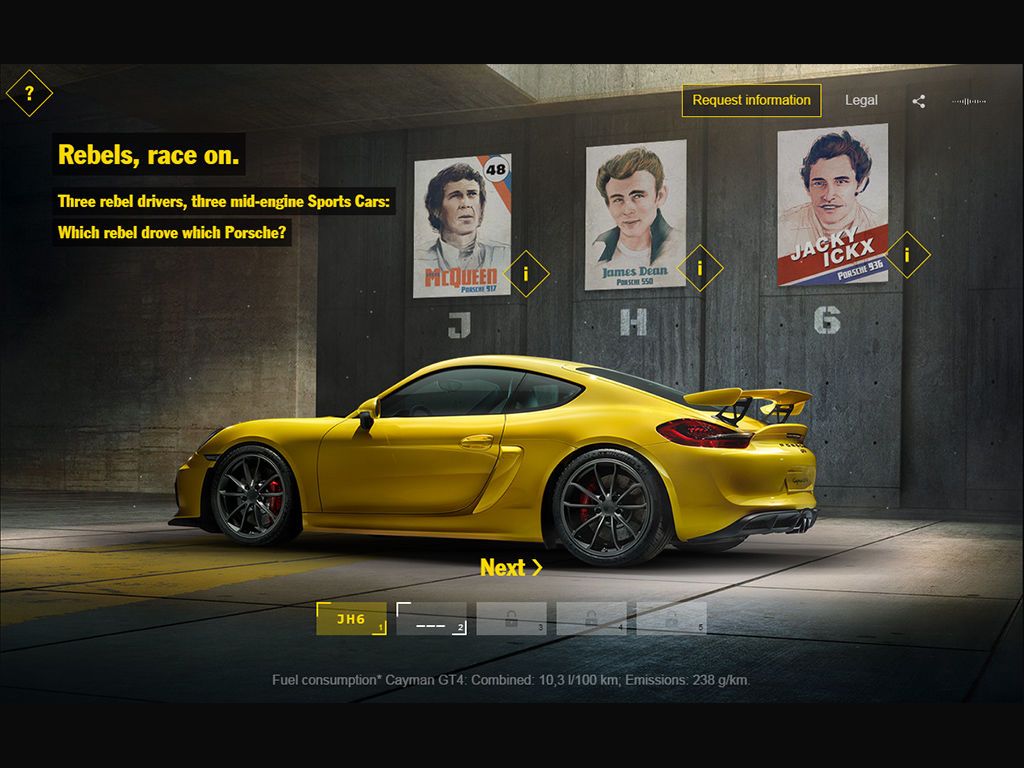
Task: Show info for the James Dean poster
Action: coord(700,268)
